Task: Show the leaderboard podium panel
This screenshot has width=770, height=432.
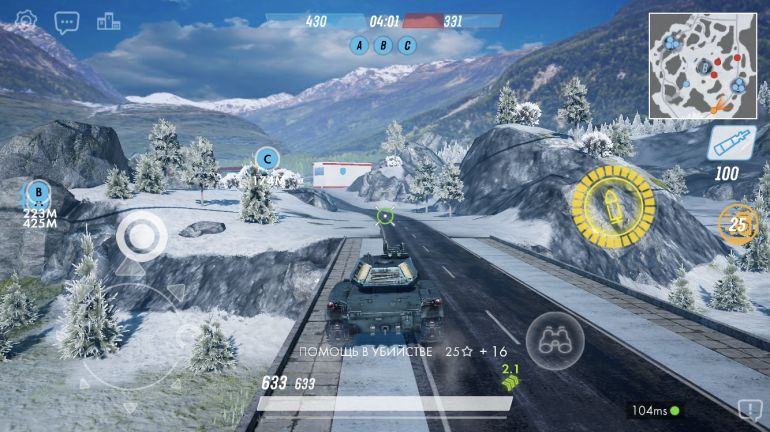Action: pyautogui.click(x=108, y=21)
